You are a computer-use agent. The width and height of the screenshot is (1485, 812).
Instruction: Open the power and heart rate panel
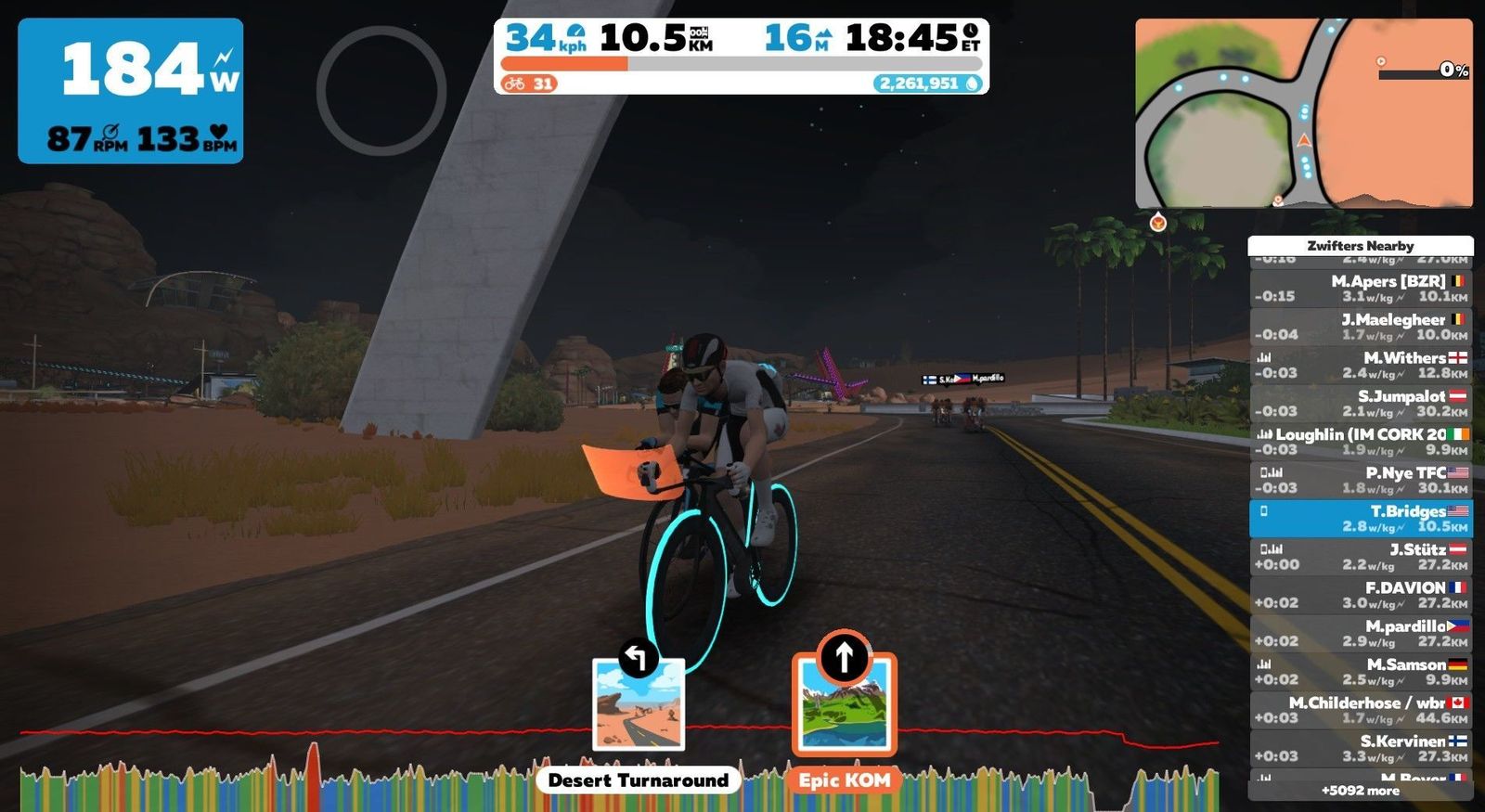point(131,91)
